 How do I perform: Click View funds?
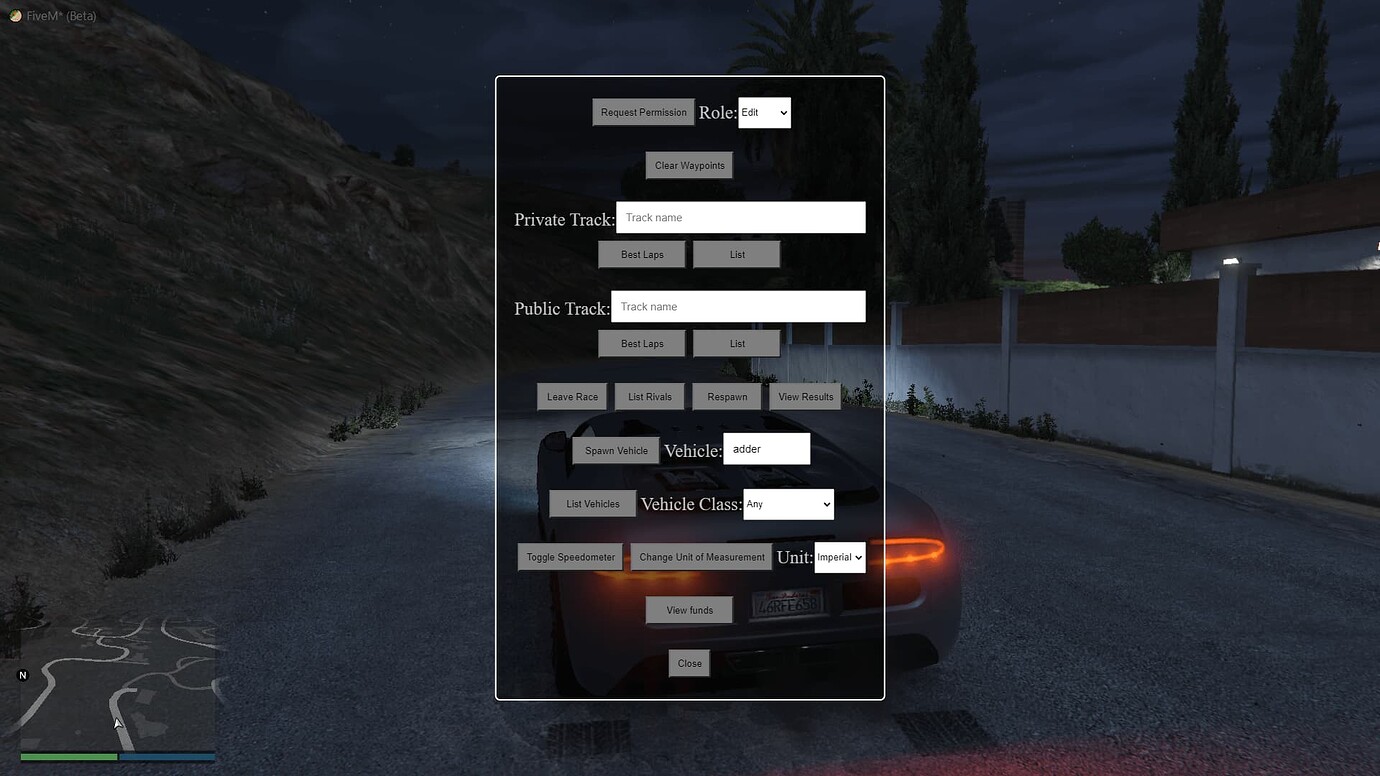click(x=689, y=610)
